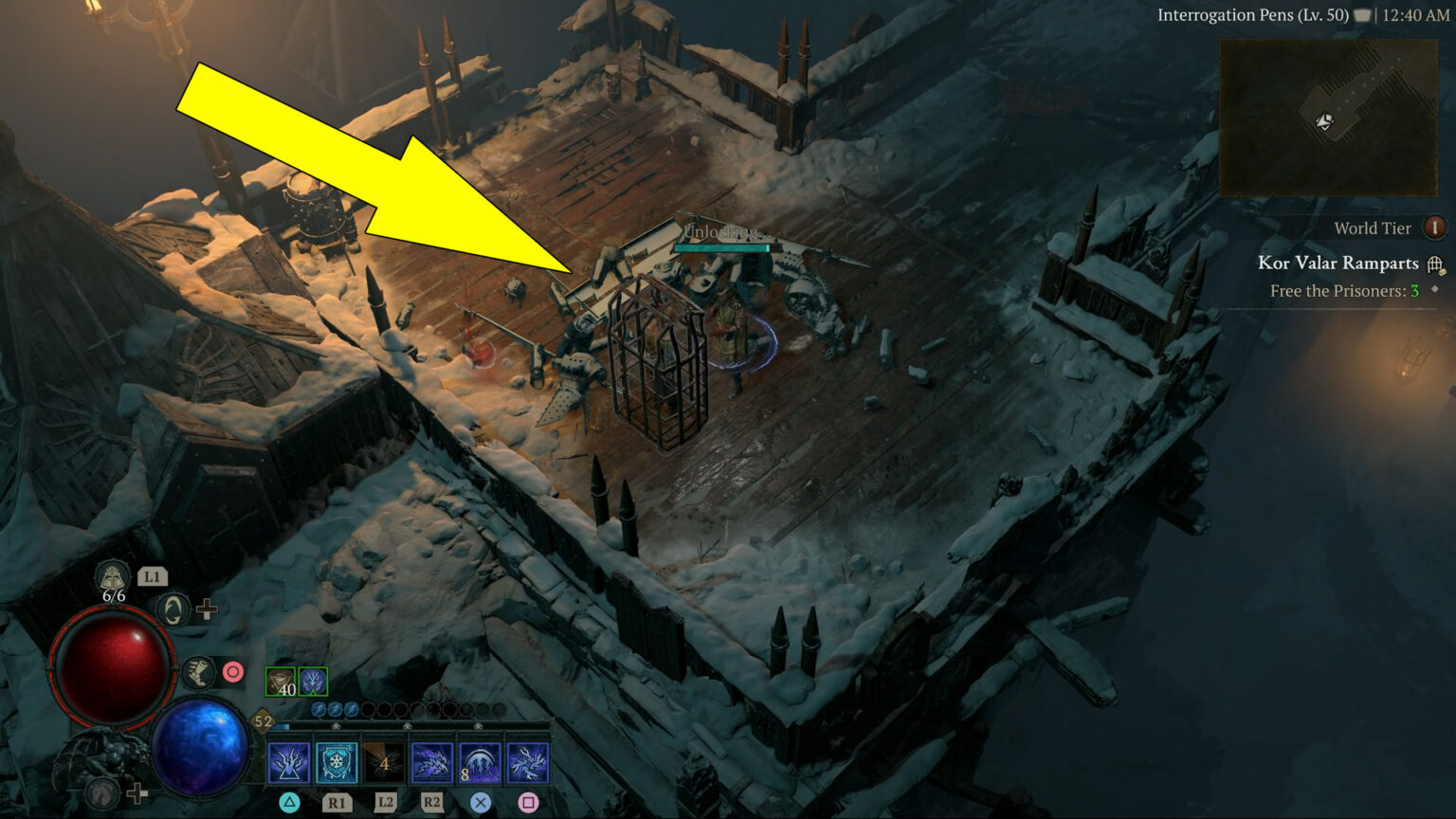Click the World Tier rank emblem
The width and height of the screenshot is (1456, 819).
(1434, 228)
